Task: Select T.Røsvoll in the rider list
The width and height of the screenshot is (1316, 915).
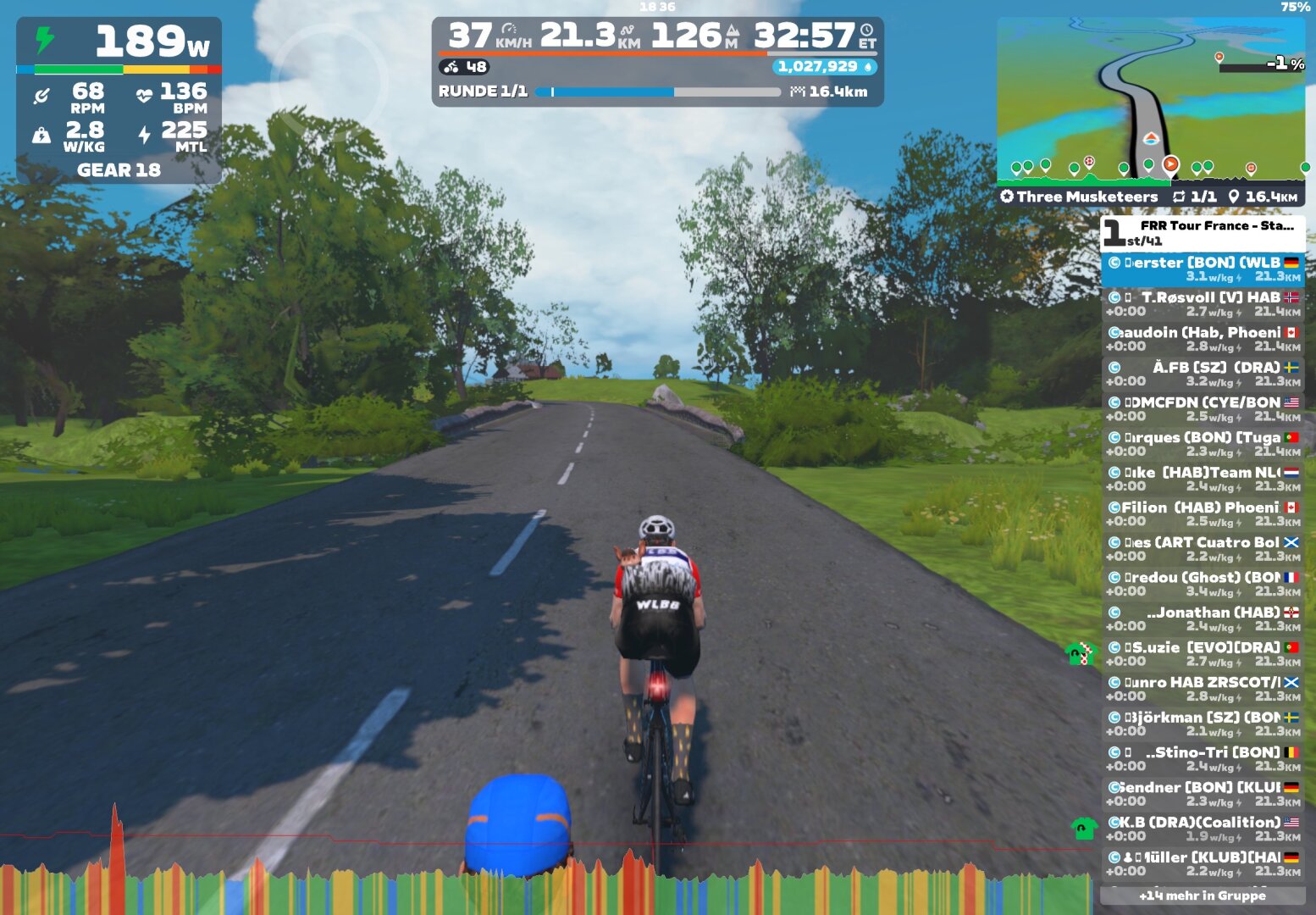Action: (1203, 304)
